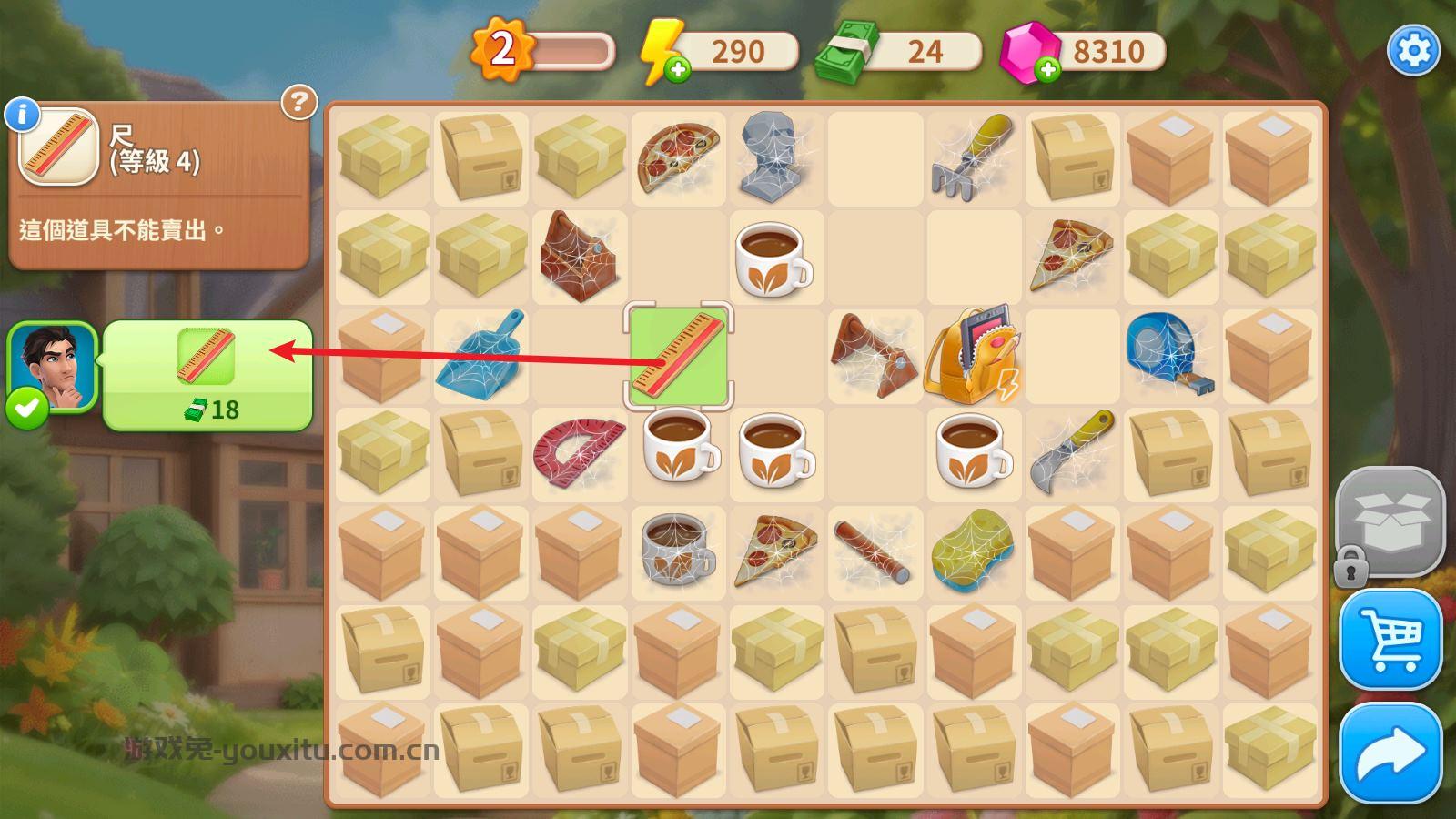Open help with the question mark button
Screen dimensions: 1456x819
coord(298,103)
